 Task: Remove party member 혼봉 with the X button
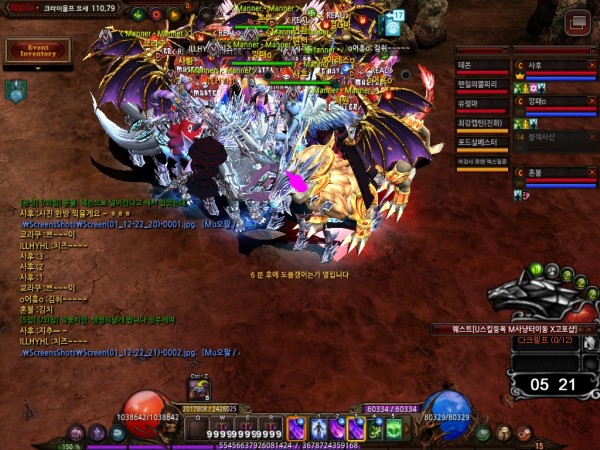[591, 172]
